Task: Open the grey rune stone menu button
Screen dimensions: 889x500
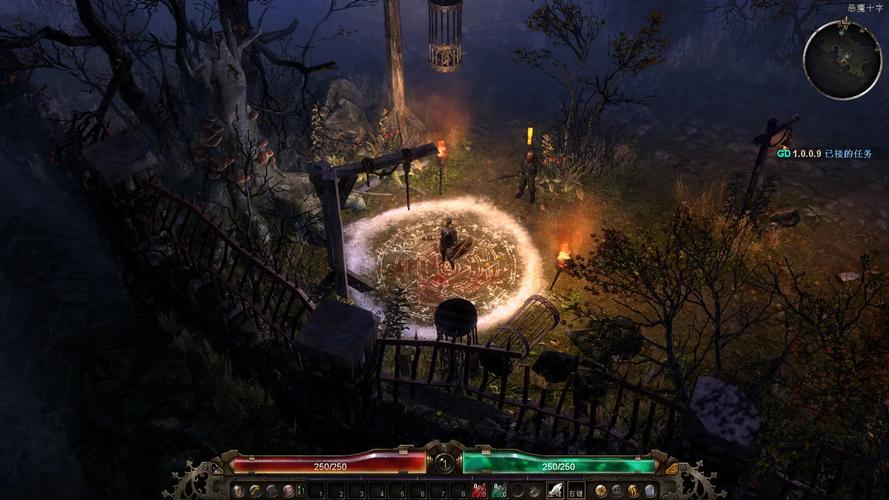Action: point(650,491)
